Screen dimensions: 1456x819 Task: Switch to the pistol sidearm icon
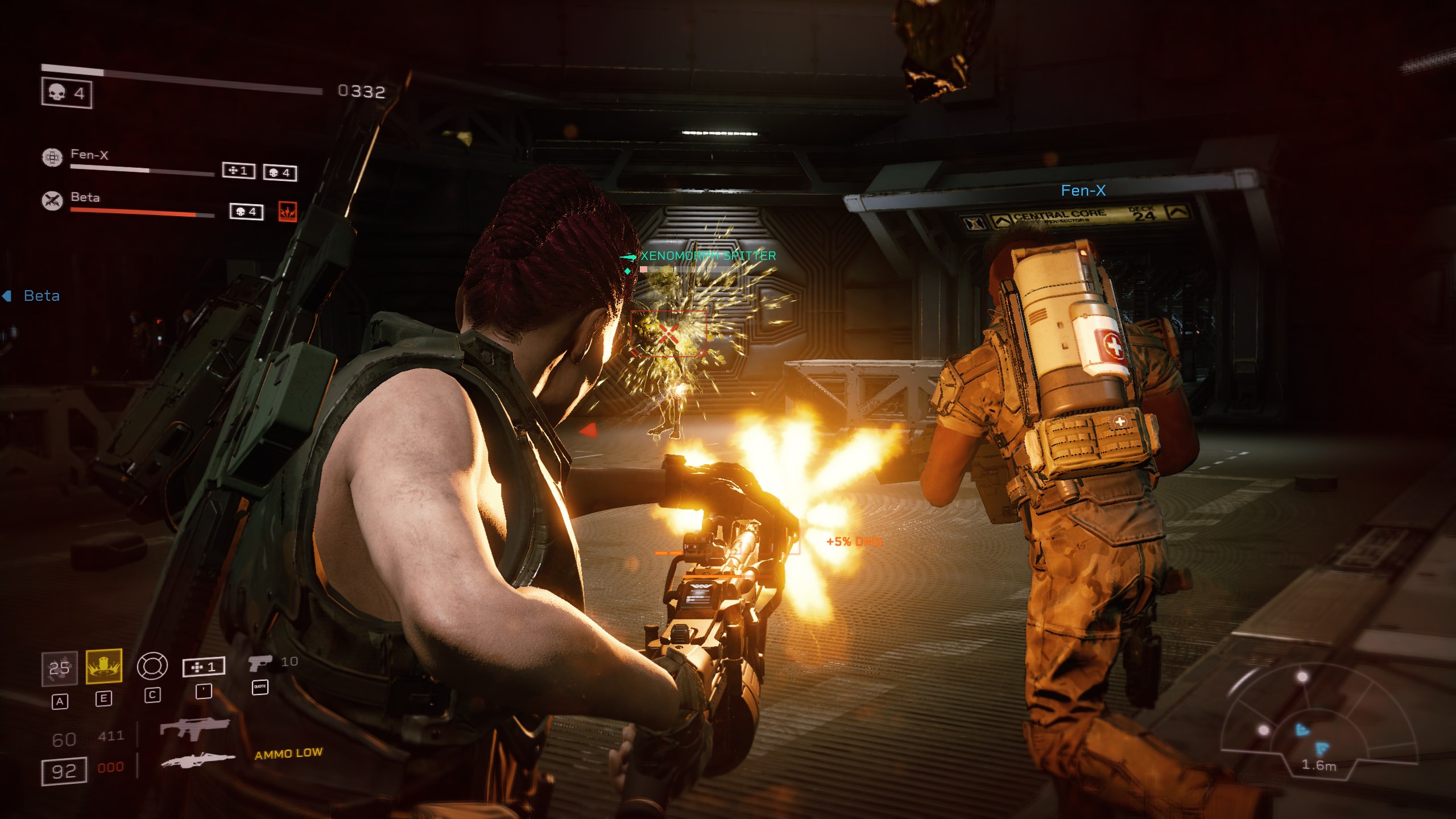click(259, 663)
